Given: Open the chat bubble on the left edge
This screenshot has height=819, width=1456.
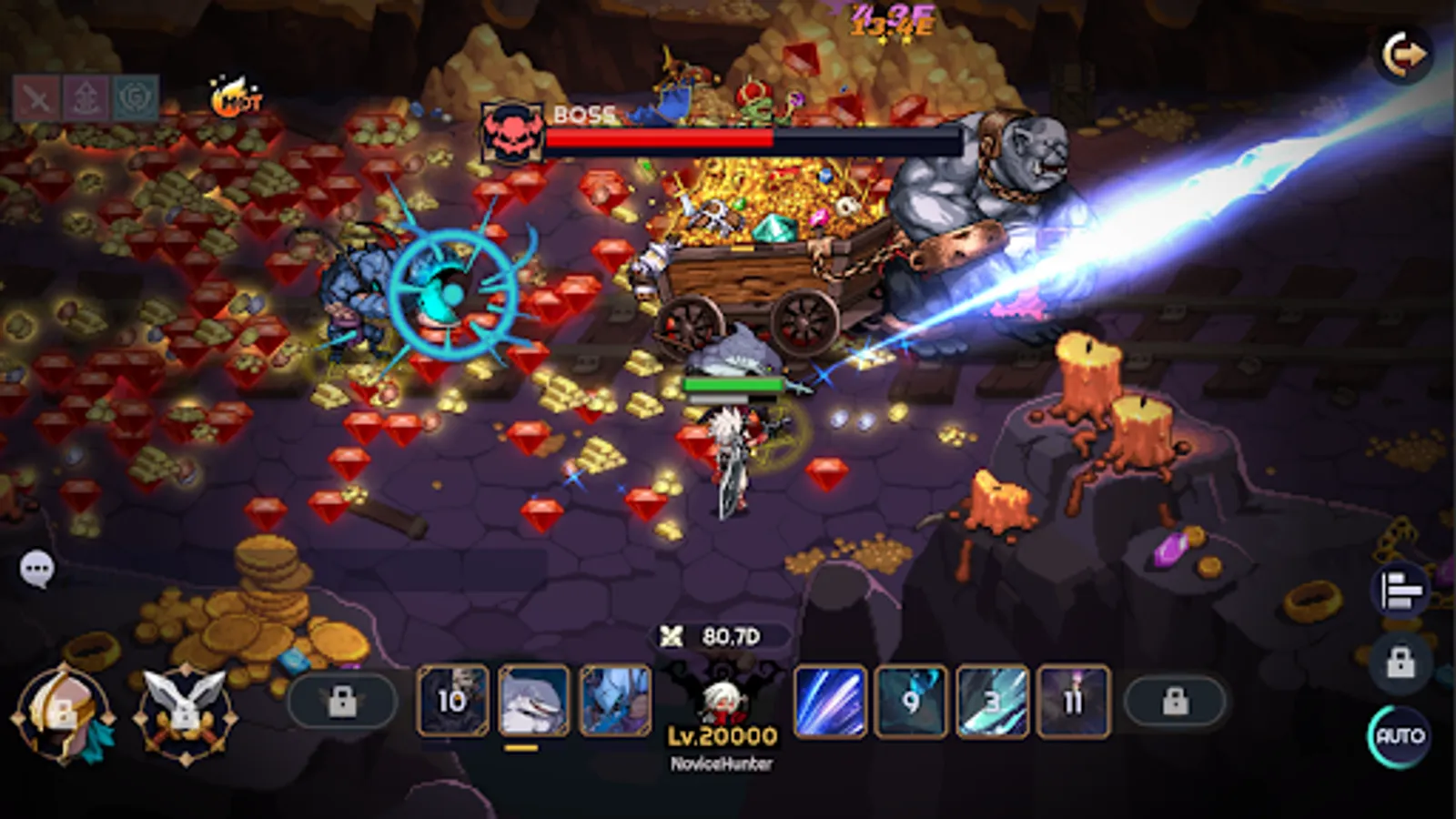Looking at the screenshot, I should (38, 566).
